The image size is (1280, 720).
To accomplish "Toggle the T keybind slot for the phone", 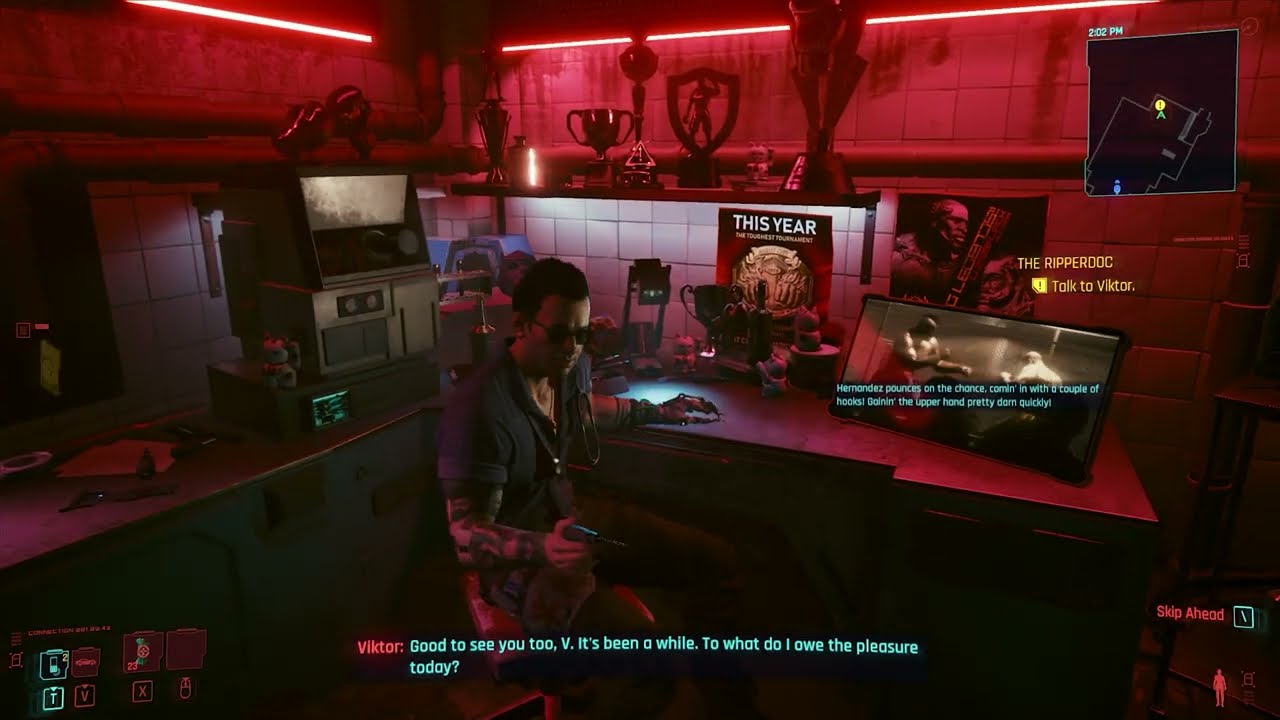I will click(54, 696).
